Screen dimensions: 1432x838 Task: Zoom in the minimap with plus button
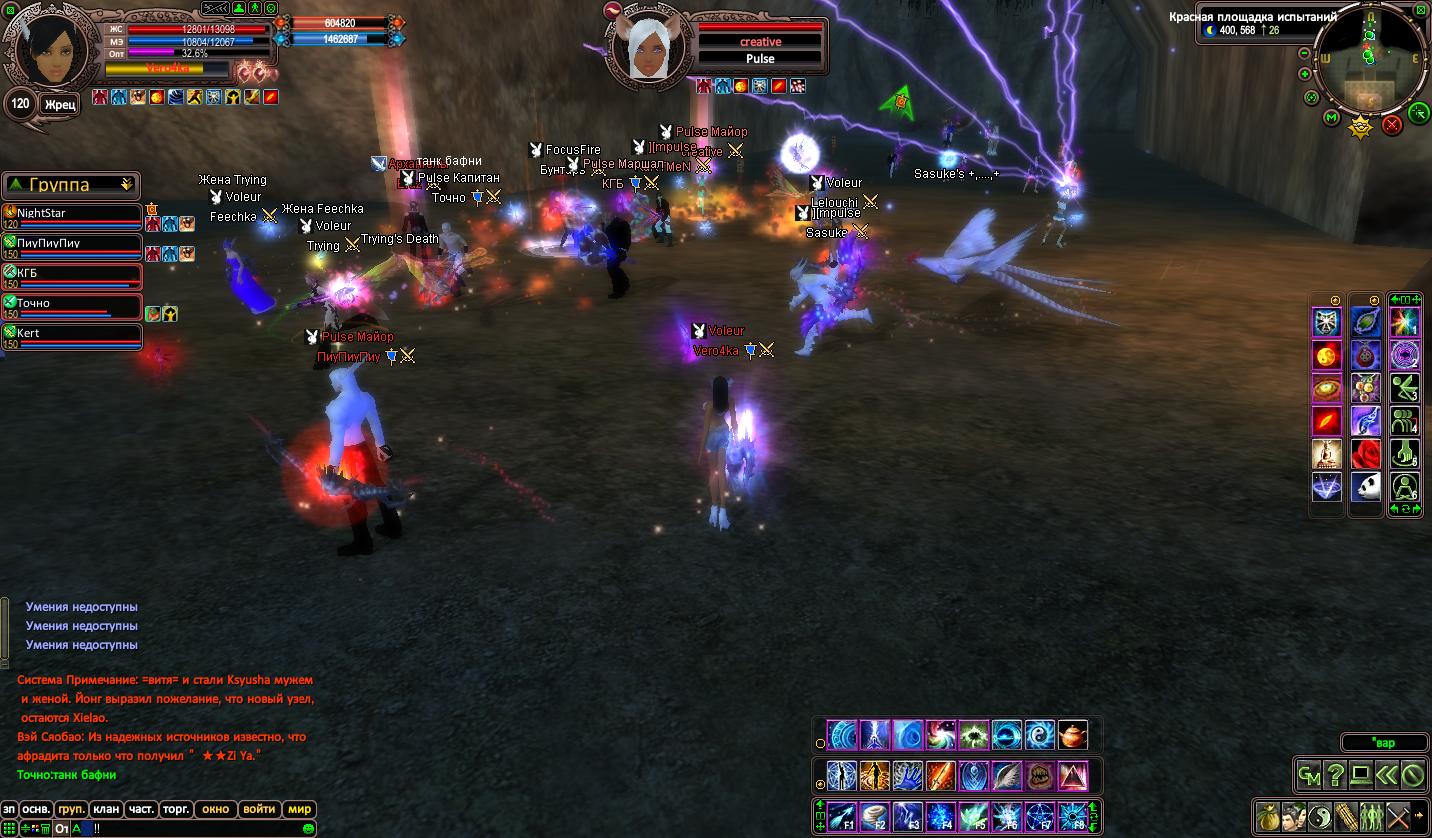(x=1305, y=74)
